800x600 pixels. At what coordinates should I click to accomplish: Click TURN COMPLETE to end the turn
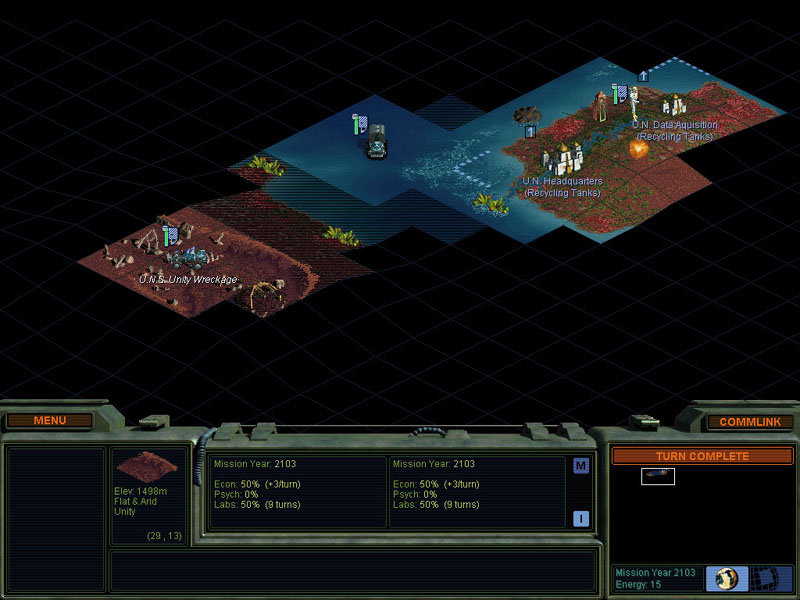point(701,456)
